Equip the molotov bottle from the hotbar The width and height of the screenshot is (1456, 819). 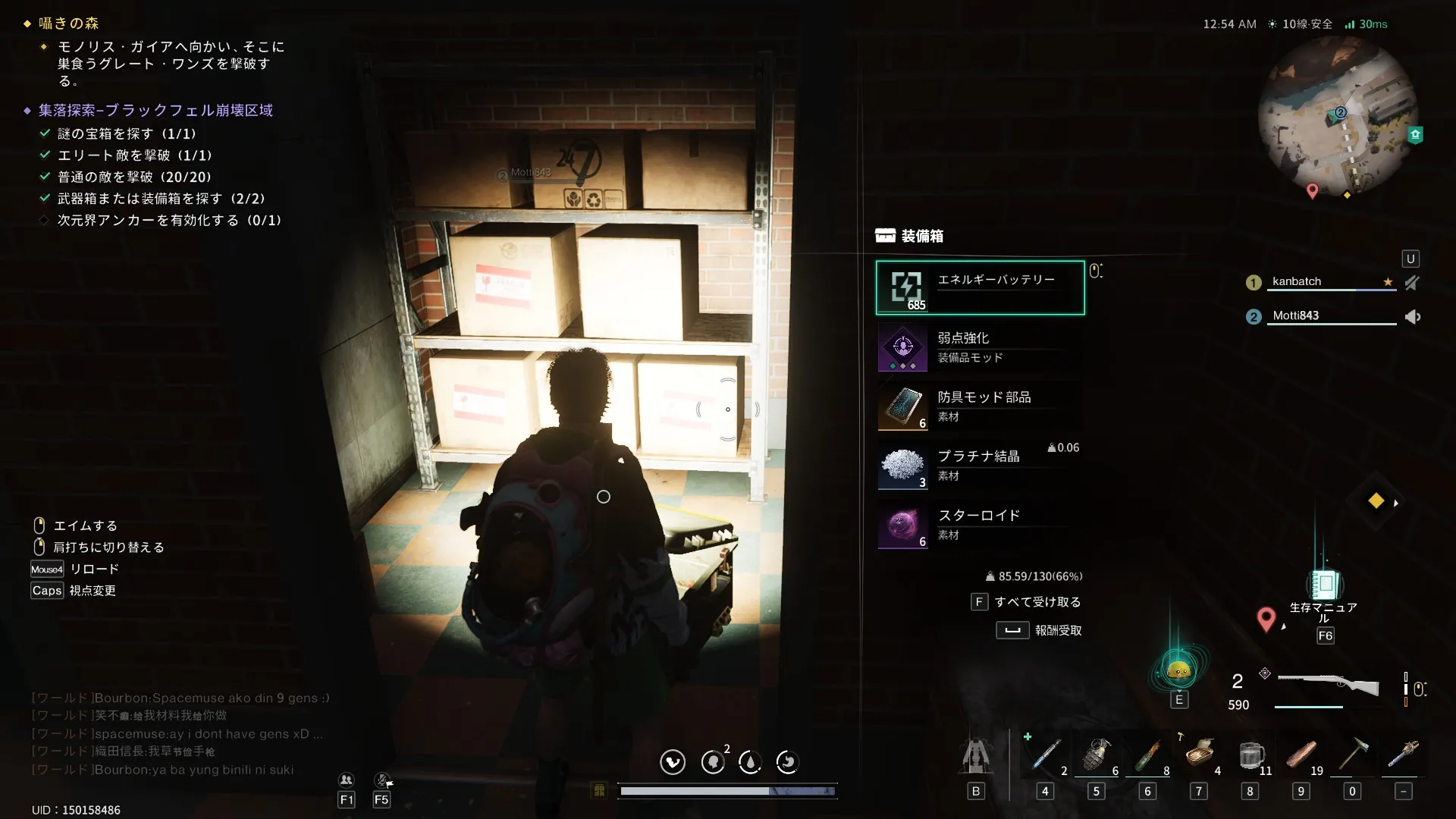pyautogui.click(x=1147, y=755)
